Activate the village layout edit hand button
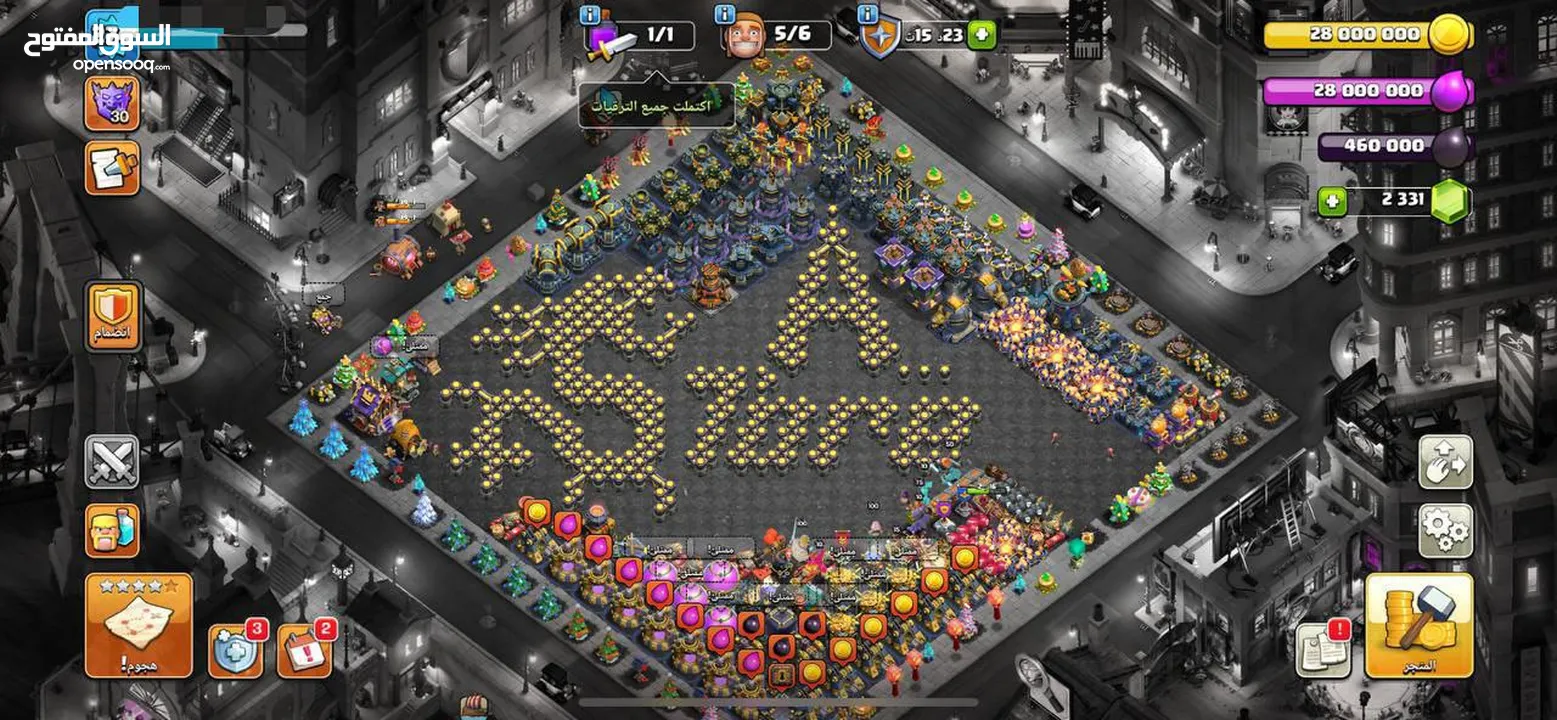The width and height of the screenshot is (1557, 720). pos(1445,461)
